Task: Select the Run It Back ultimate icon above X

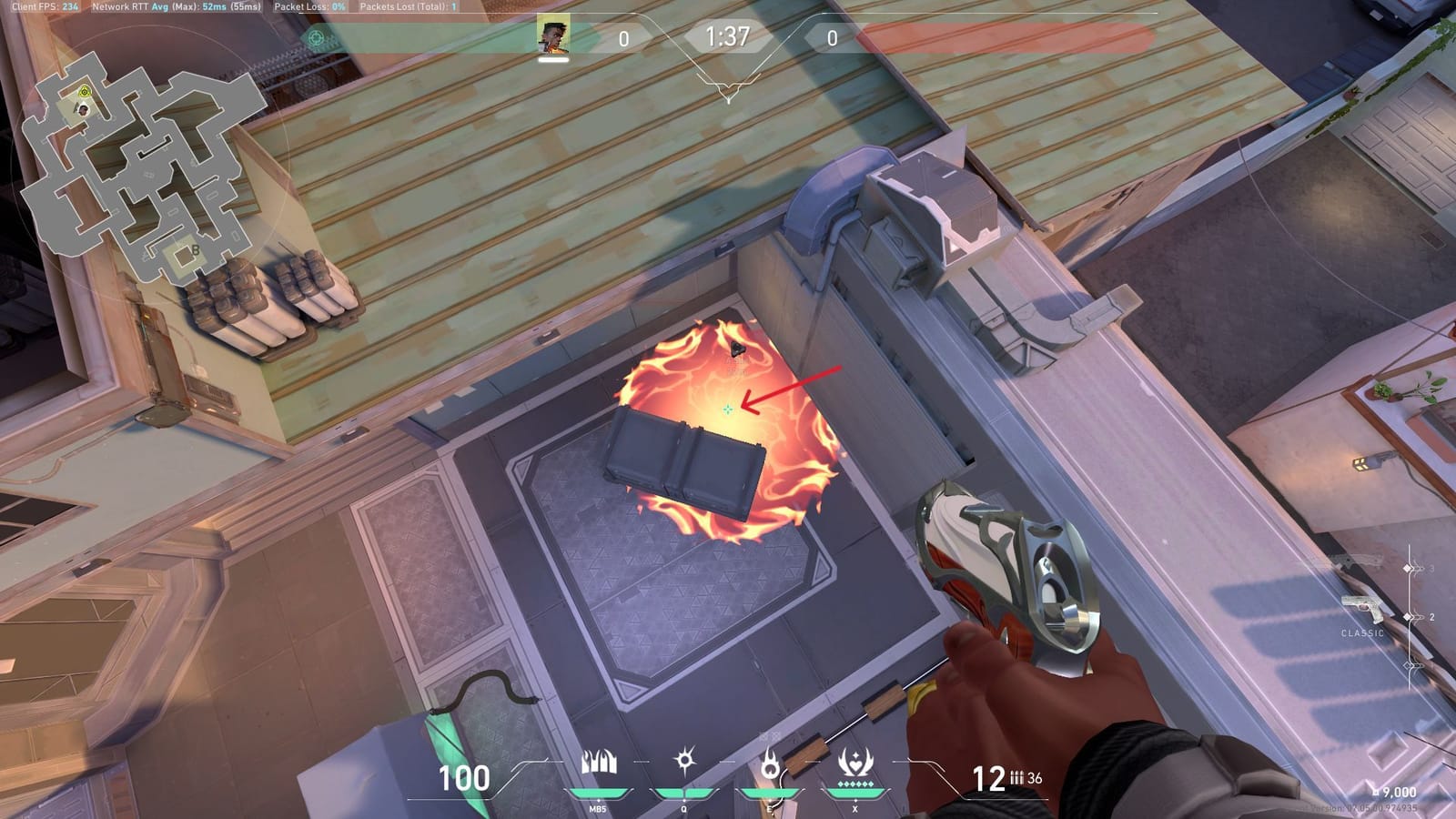Action: (x=854, y=763)
